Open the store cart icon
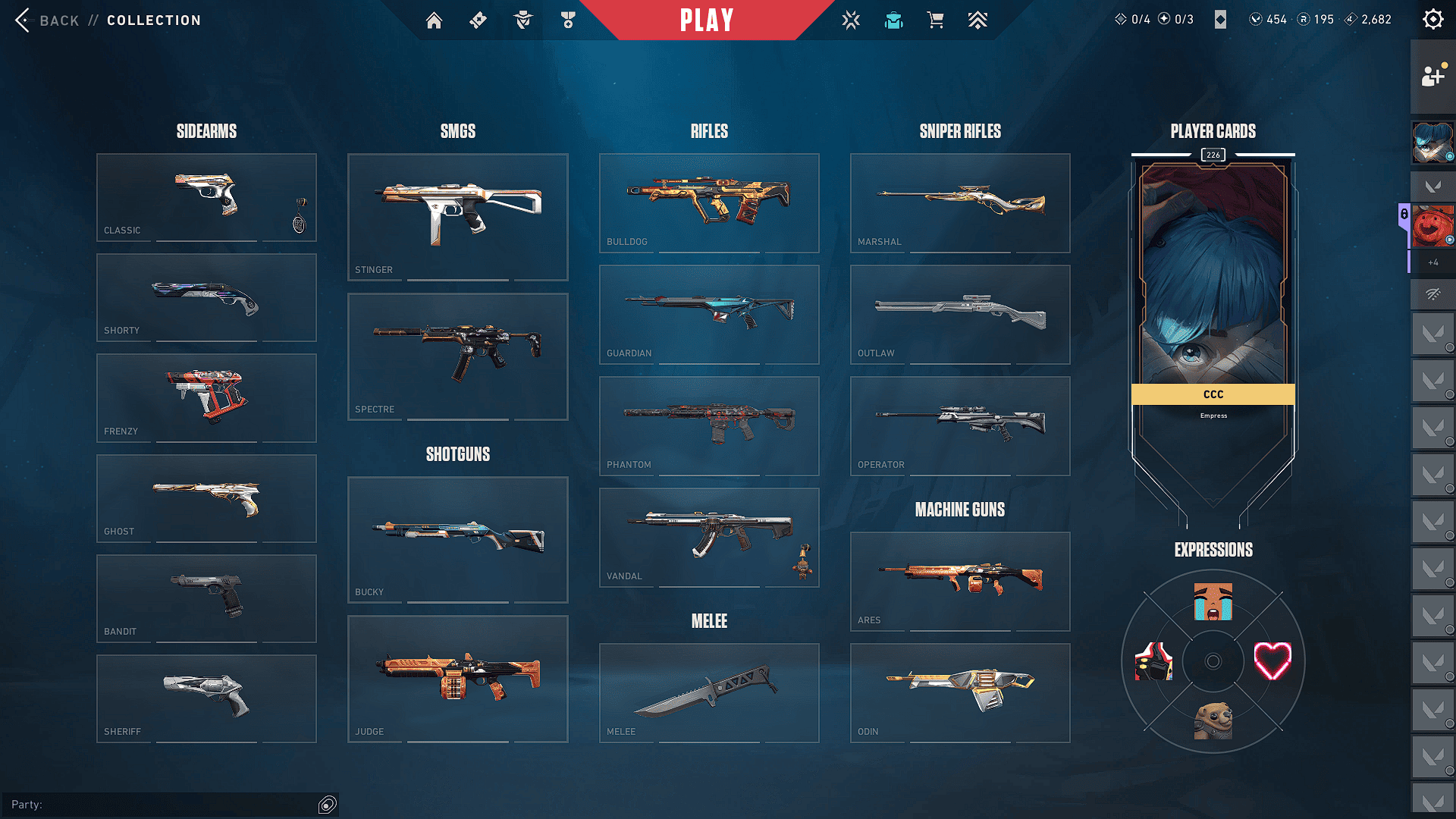 (935, 20)
